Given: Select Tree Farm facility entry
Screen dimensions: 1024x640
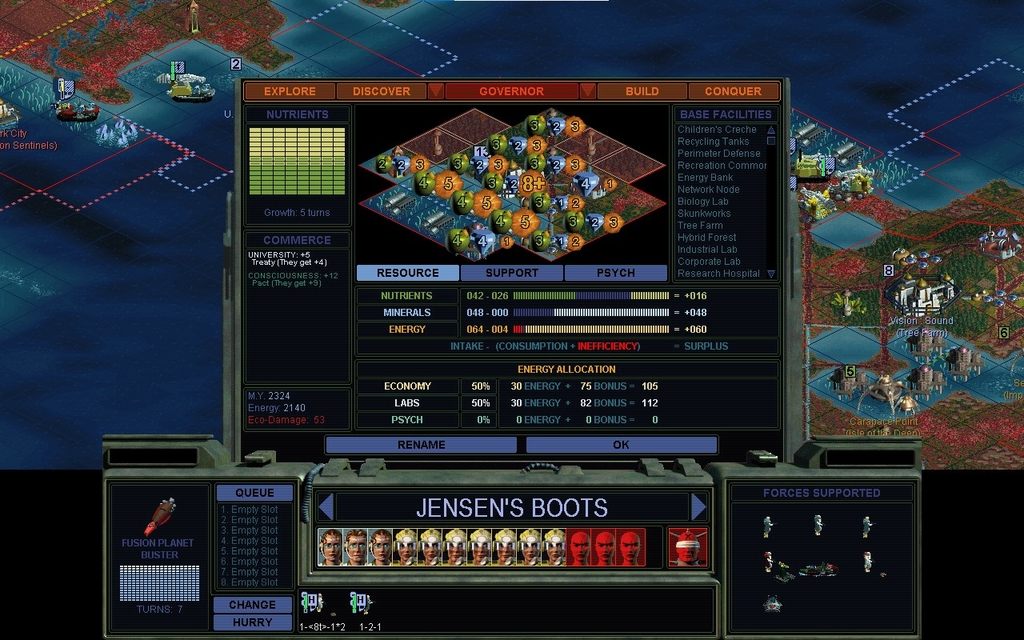Looking at the screenshot, I should coord(700,226).
